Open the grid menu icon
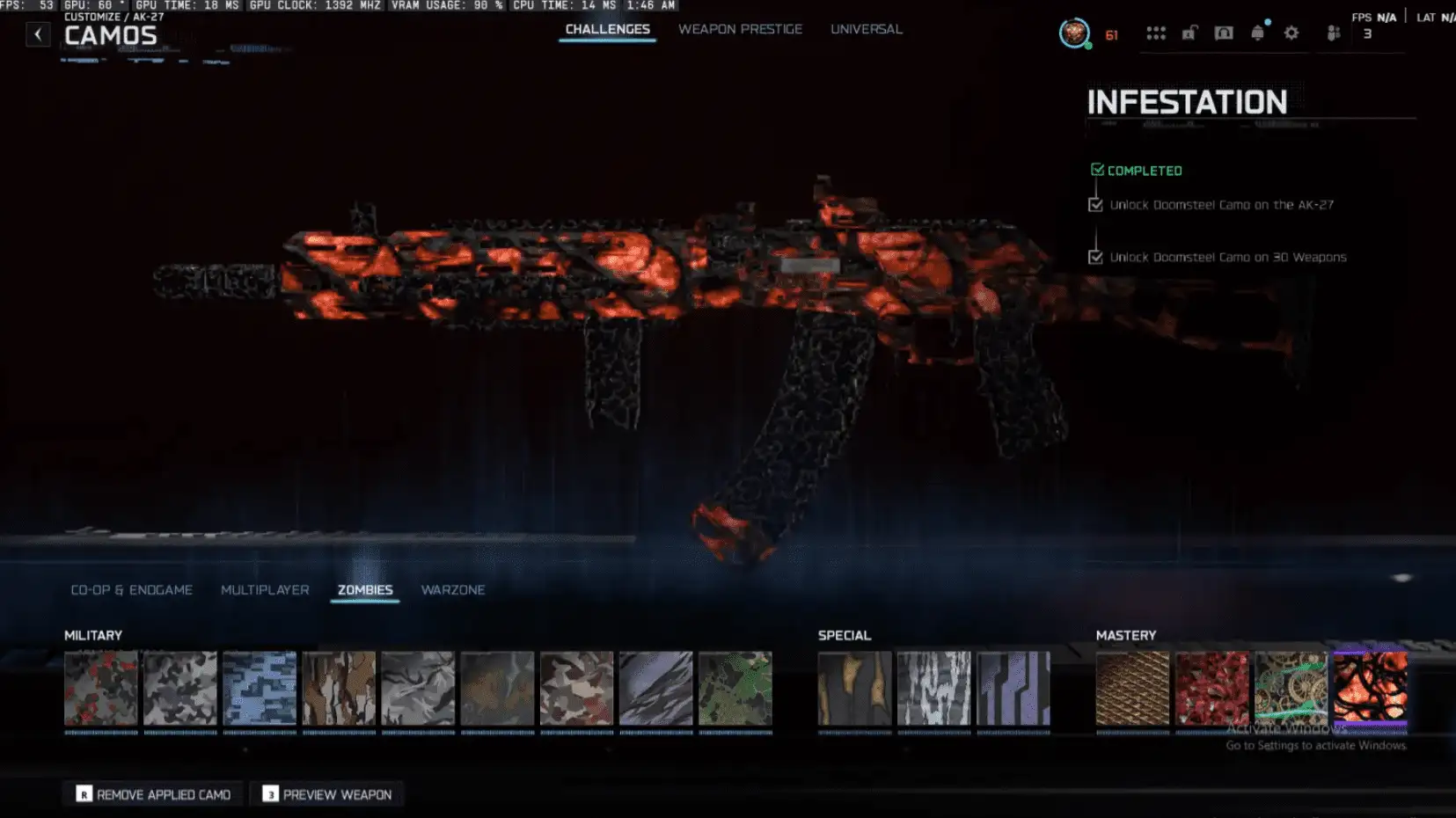The height and width of the screenshot is (818, 1456). (x=1155, y=33)
